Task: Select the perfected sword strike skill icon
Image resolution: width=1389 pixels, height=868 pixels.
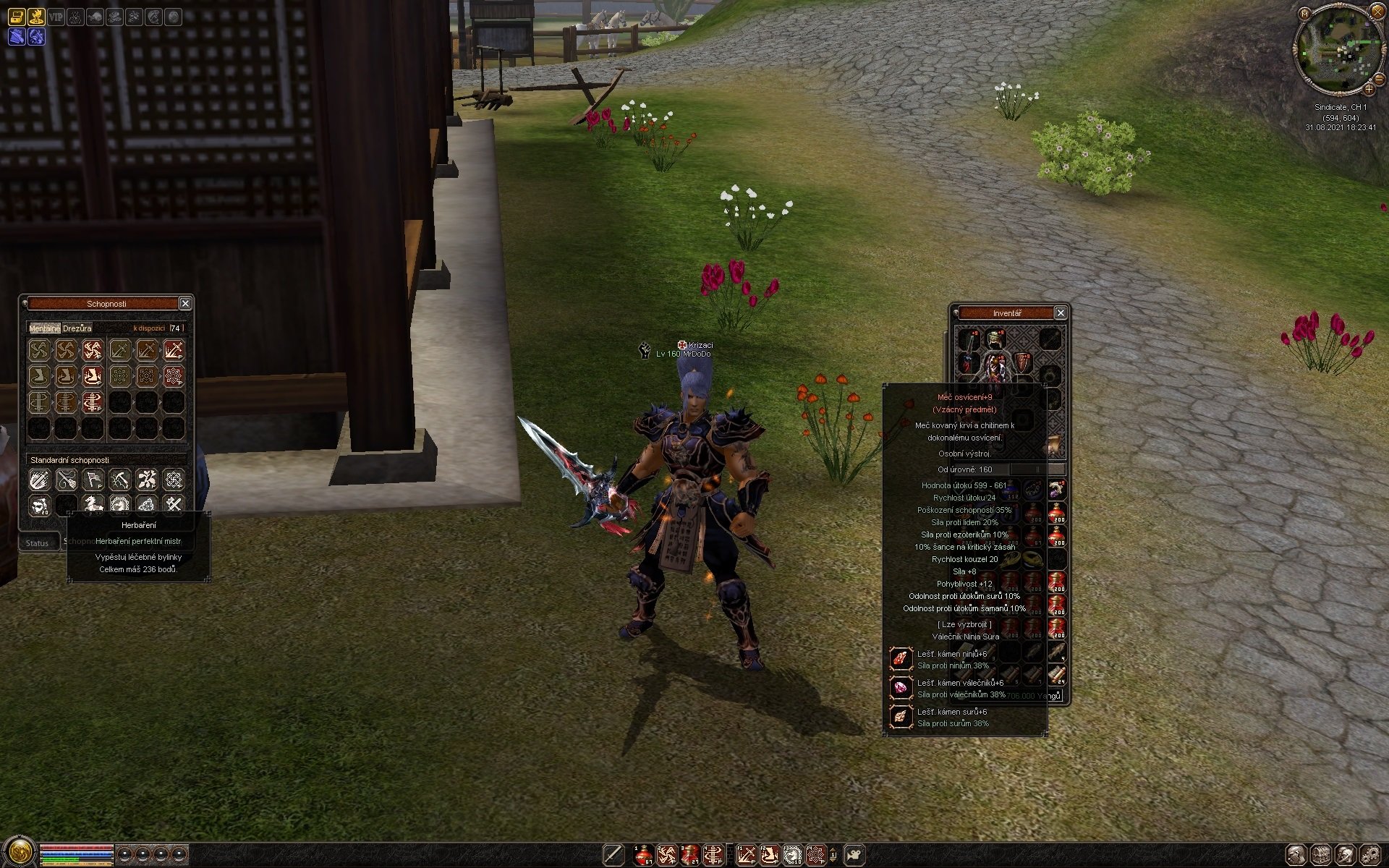Action: [174, 351]
